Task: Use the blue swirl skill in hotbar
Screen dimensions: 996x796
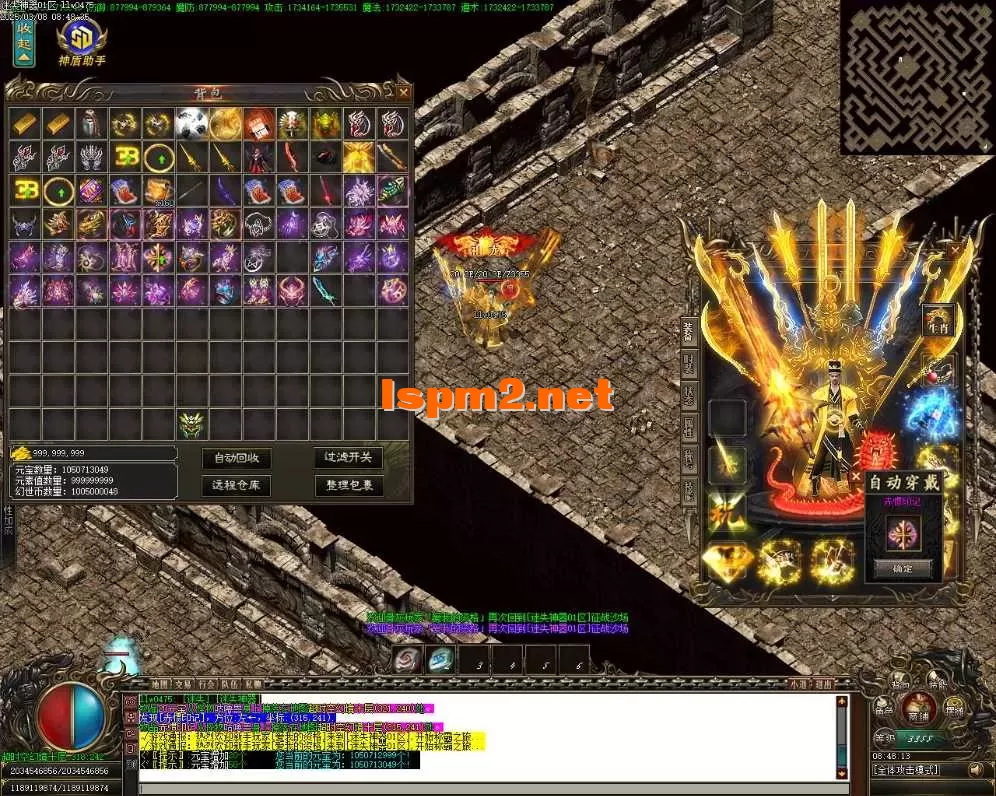Action: pos(441,660)
